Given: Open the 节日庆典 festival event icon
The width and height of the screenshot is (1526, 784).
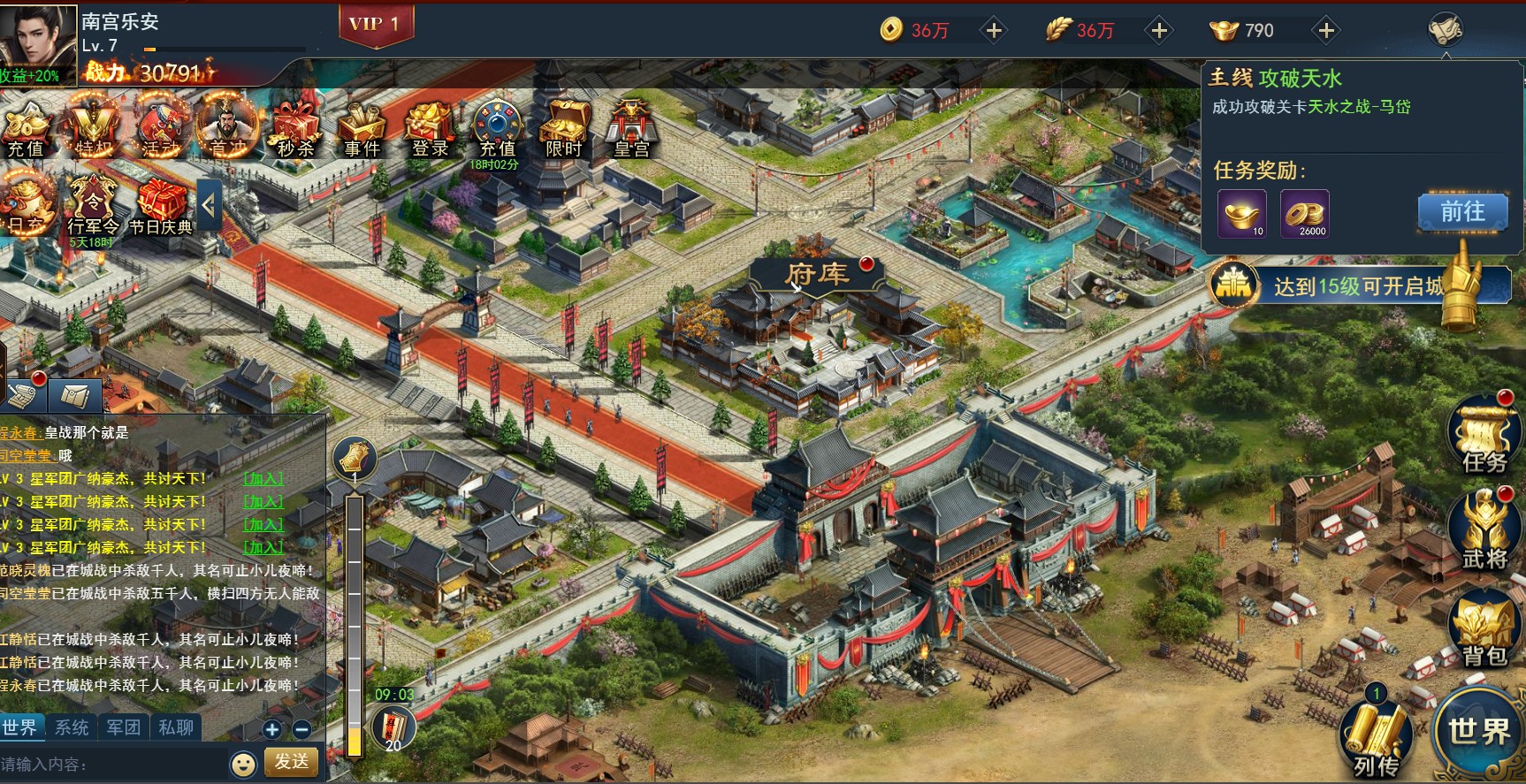Looking at the screenshot, I should [x=161, y=207].
